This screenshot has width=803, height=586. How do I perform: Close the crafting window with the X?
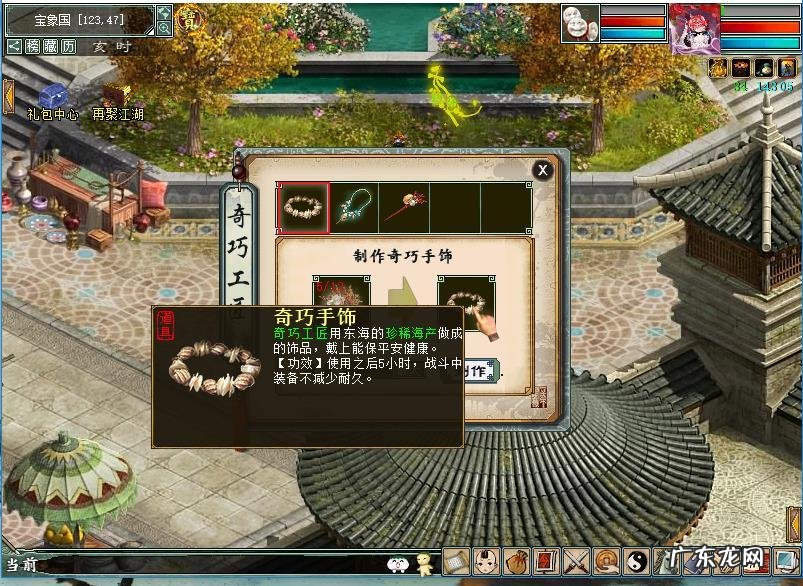[542, 170]
